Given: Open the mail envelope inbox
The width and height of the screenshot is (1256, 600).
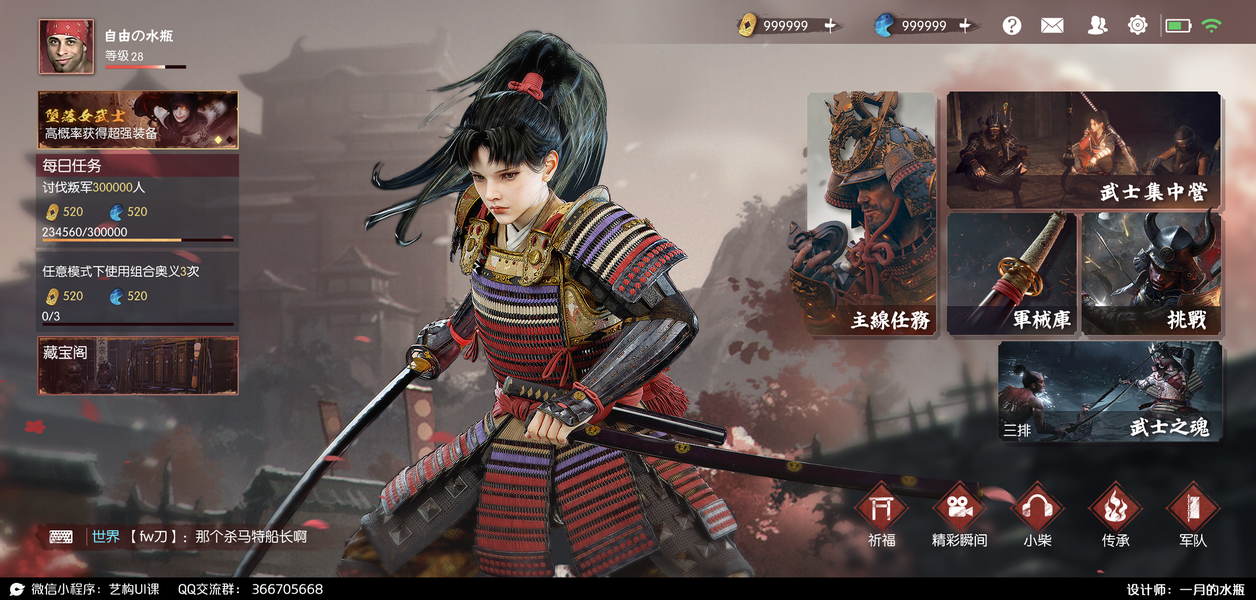Looking at the screenshot, I should pyautogui.click(x=1052, y=26).
